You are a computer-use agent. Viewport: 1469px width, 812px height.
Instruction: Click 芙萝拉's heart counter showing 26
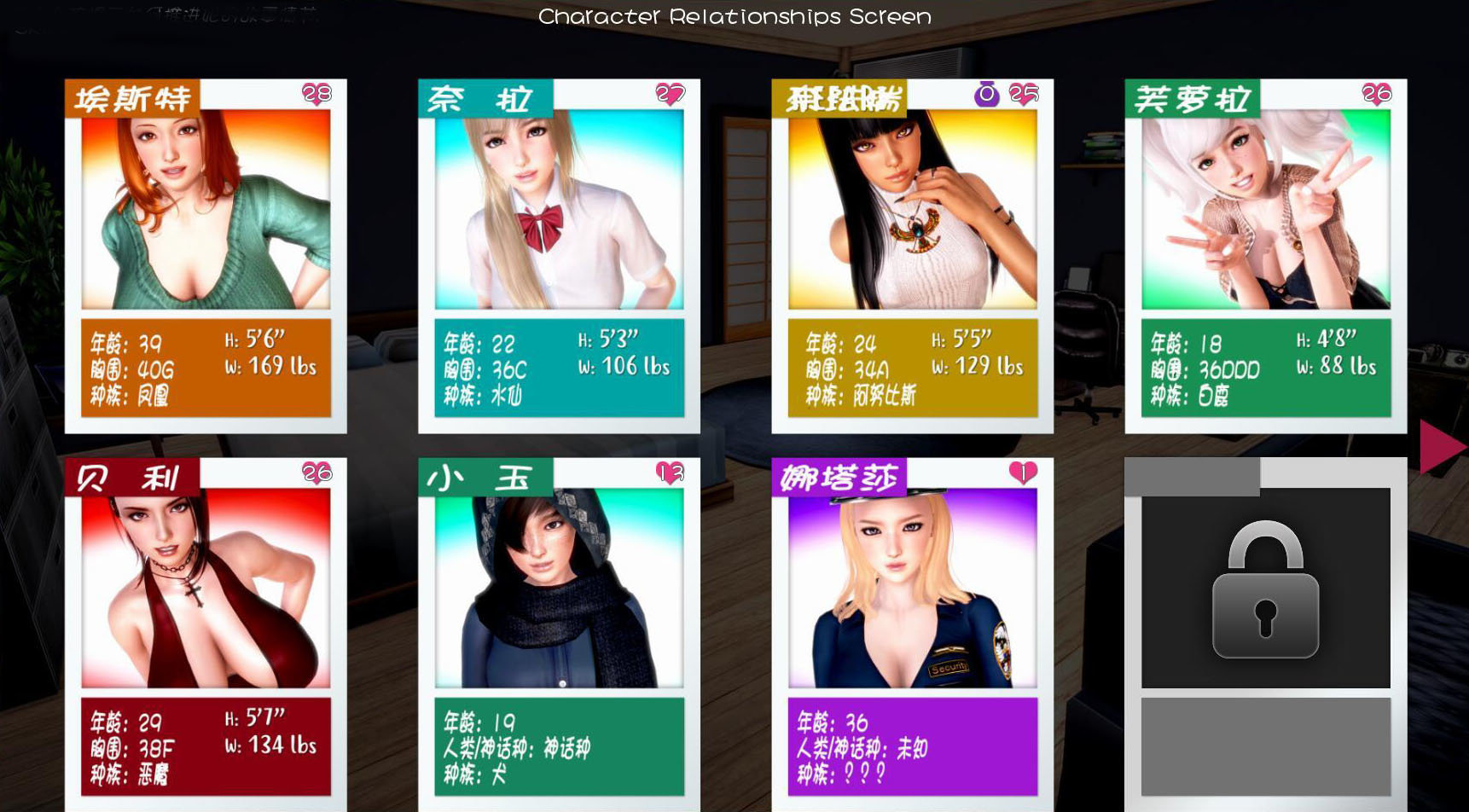click(x=1375, y=94)
